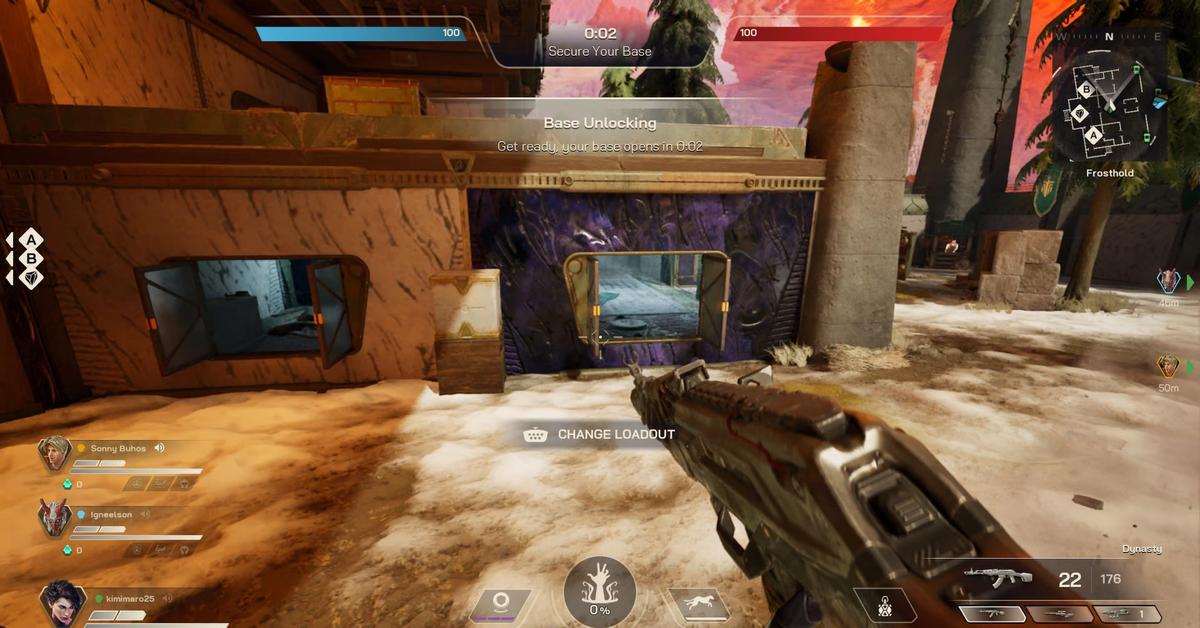1200x628 pixels.
Task: Select the top objective A diamond indicator
Action: pos(31,239)
